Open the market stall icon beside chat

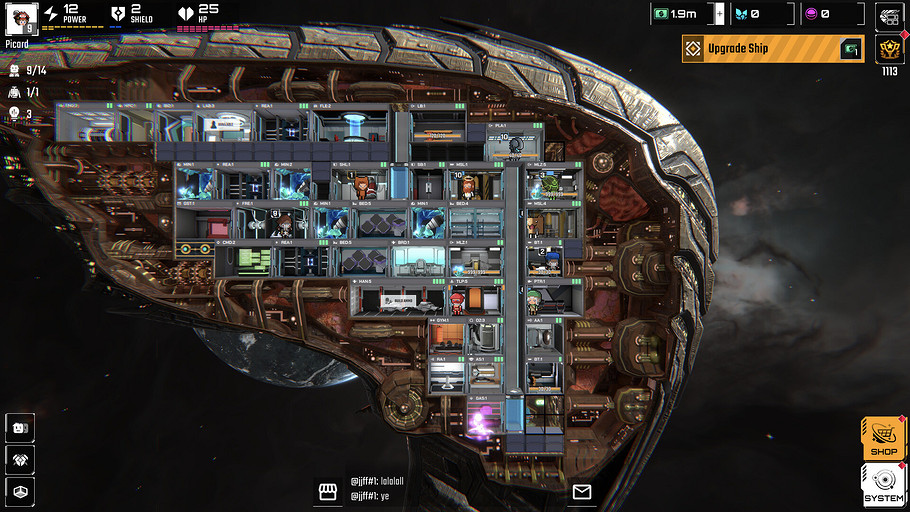point(326,491)
